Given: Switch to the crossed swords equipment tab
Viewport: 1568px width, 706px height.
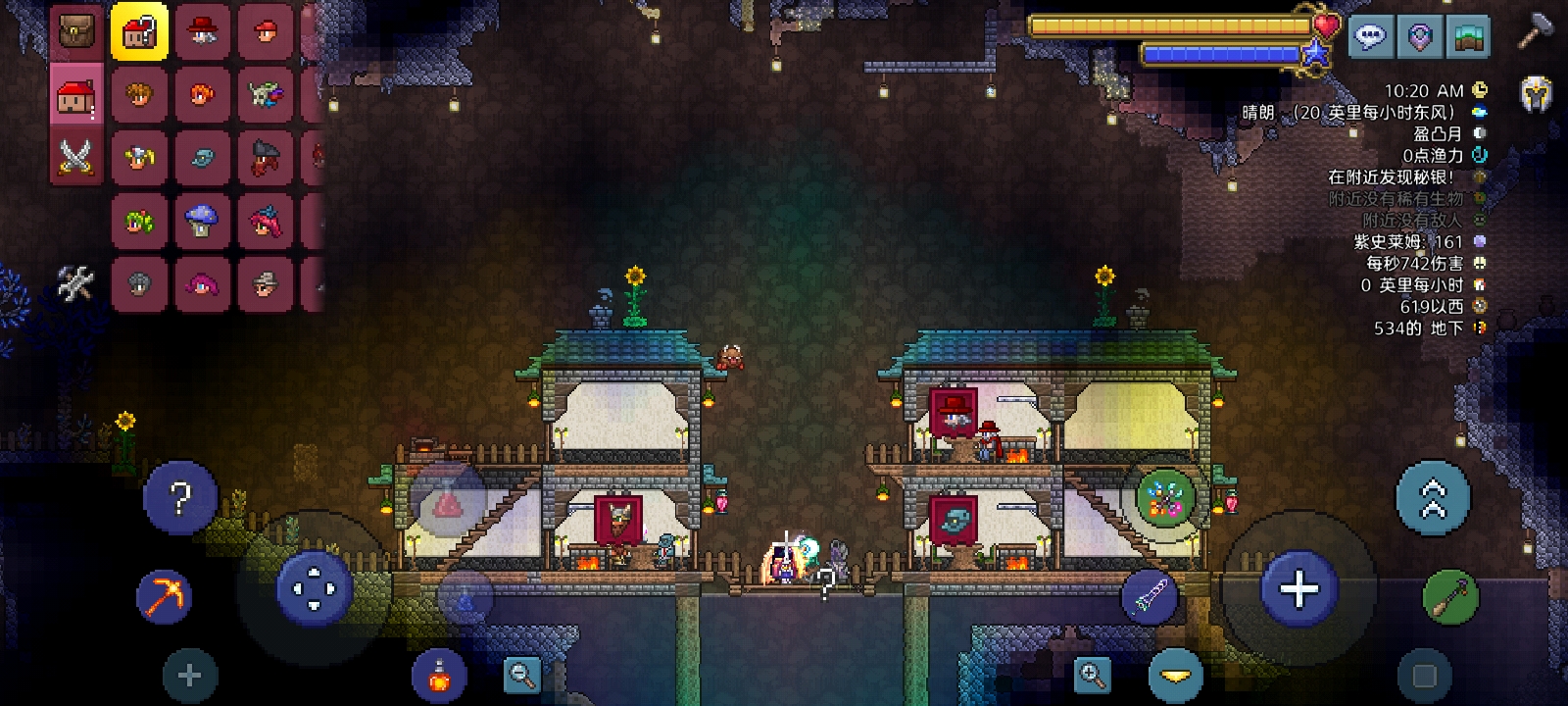Looking at the screenshot, I should tap(76, 157).
